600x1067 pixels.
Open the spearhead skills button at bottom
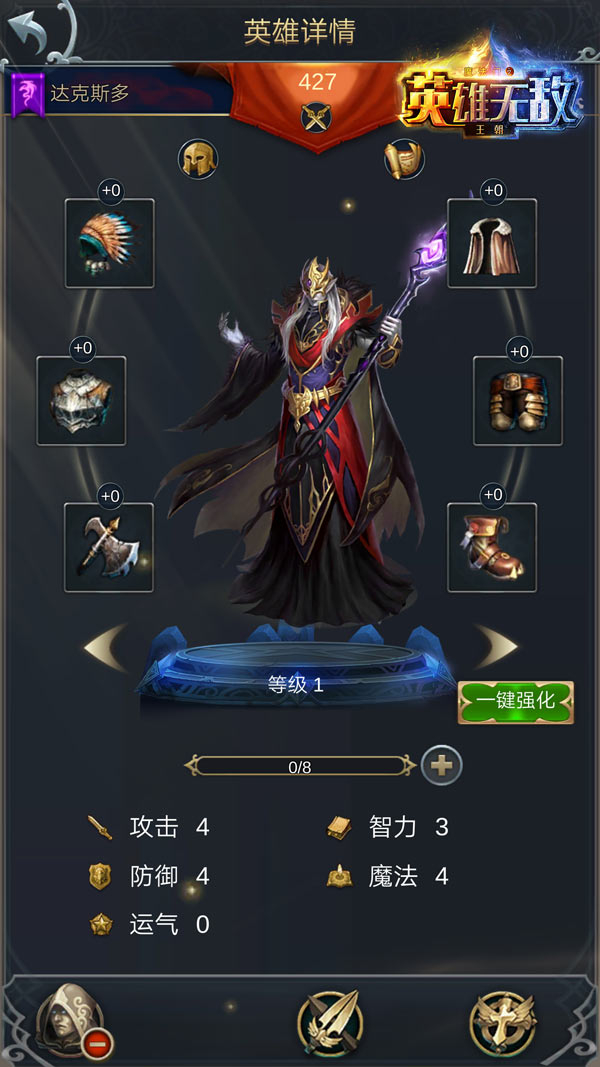pyautogui.click(x=330, y=1024)
